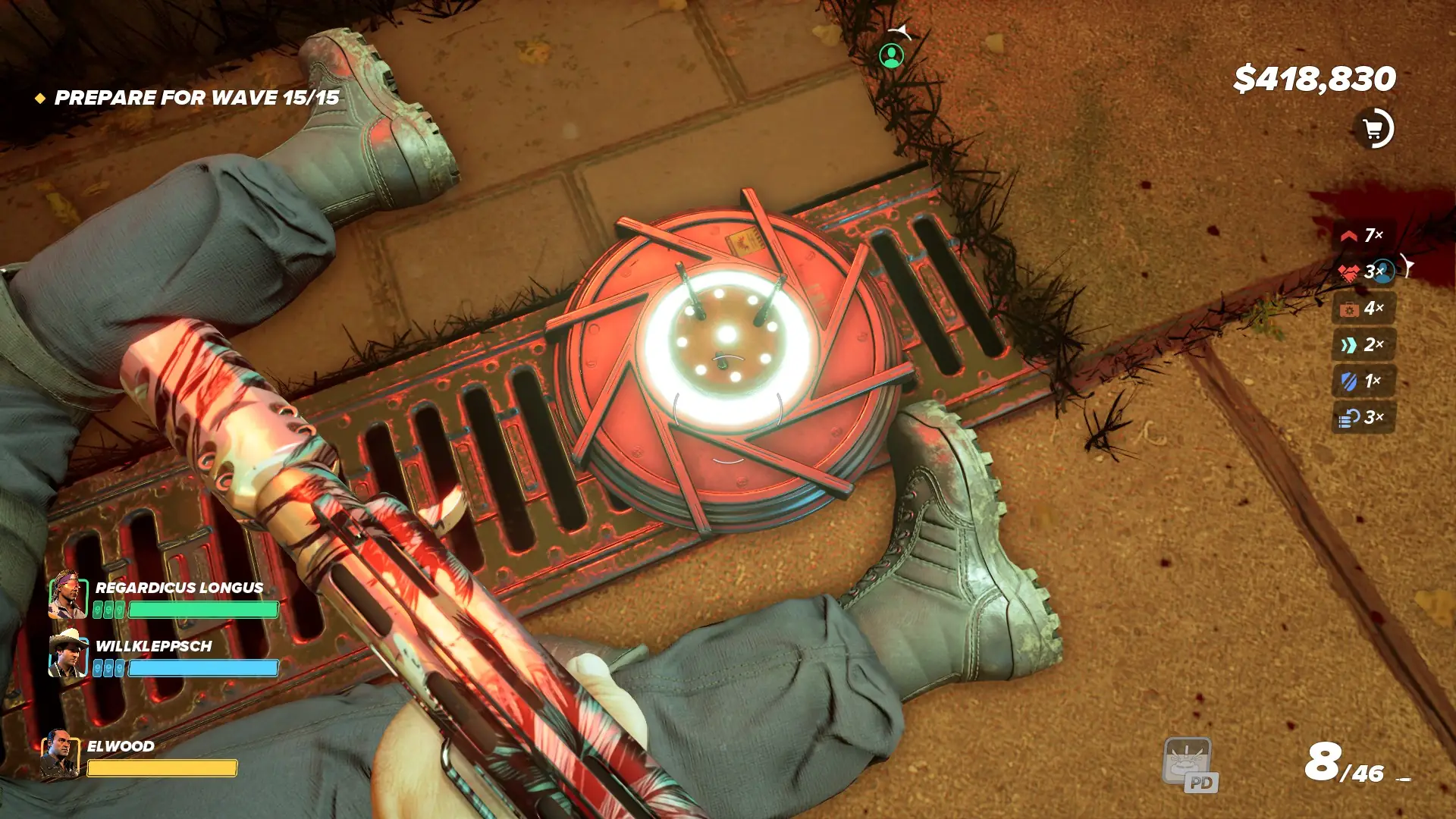Select Willkleppsch's teammate portrait
Viewport: 1456px width, 819px height.
tap(68, 653)
